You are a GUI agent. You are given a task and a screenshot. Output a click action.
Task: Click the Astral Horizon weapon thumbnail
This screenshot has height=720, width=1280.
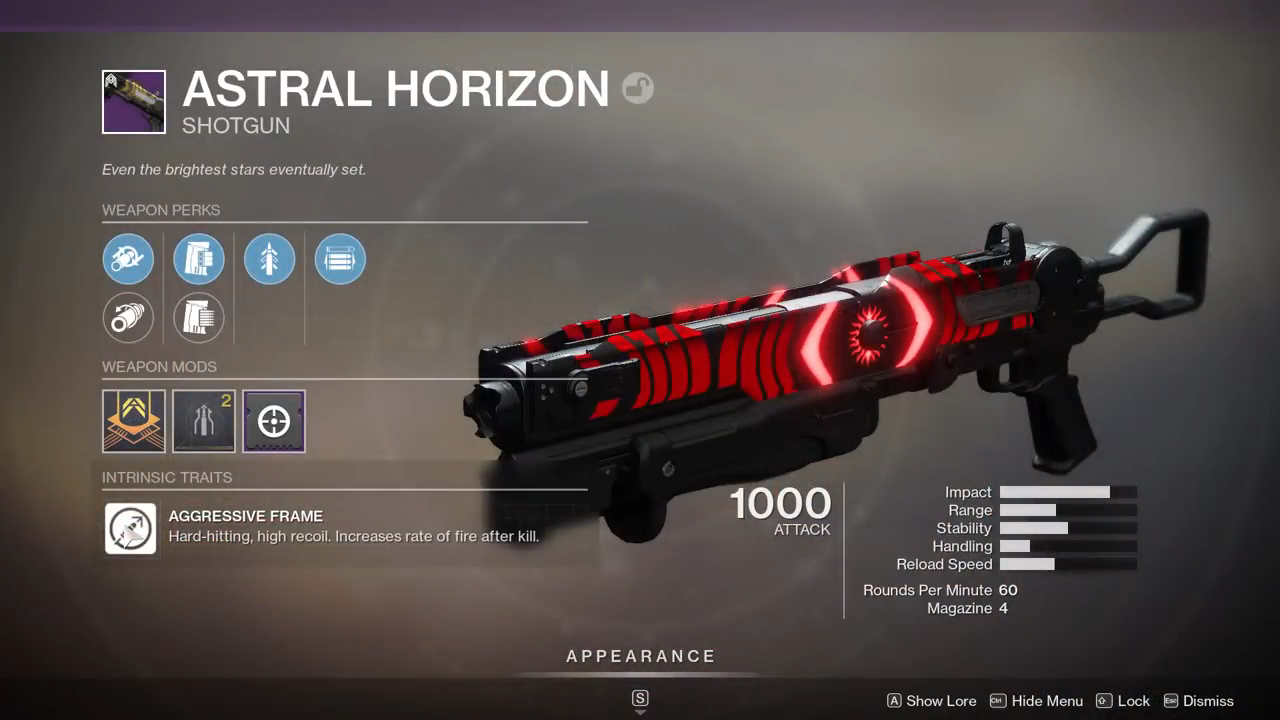coord(134,102)
